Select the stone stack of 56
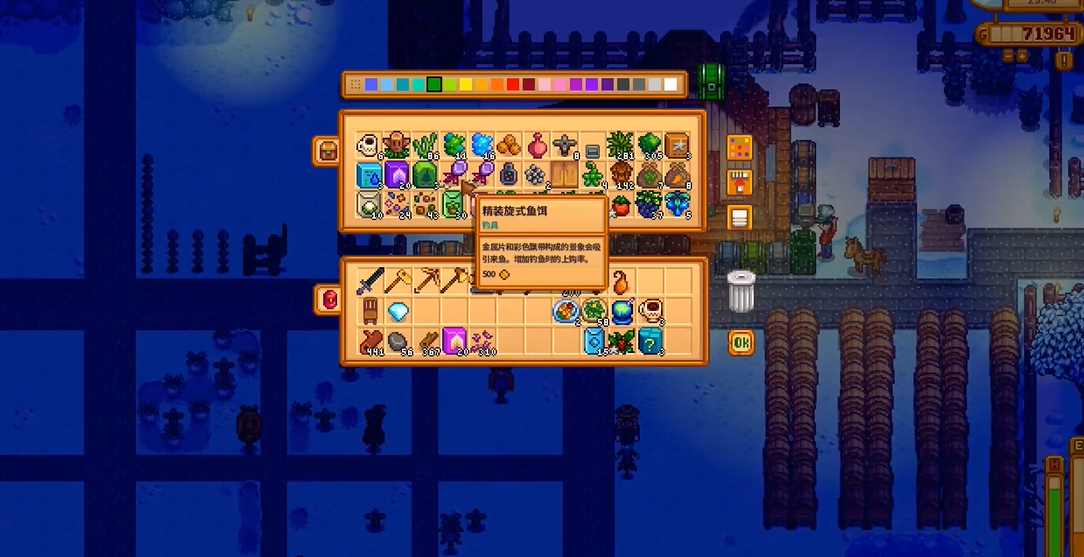Viewport: 1084px width, 557px height. pos(398,341)
